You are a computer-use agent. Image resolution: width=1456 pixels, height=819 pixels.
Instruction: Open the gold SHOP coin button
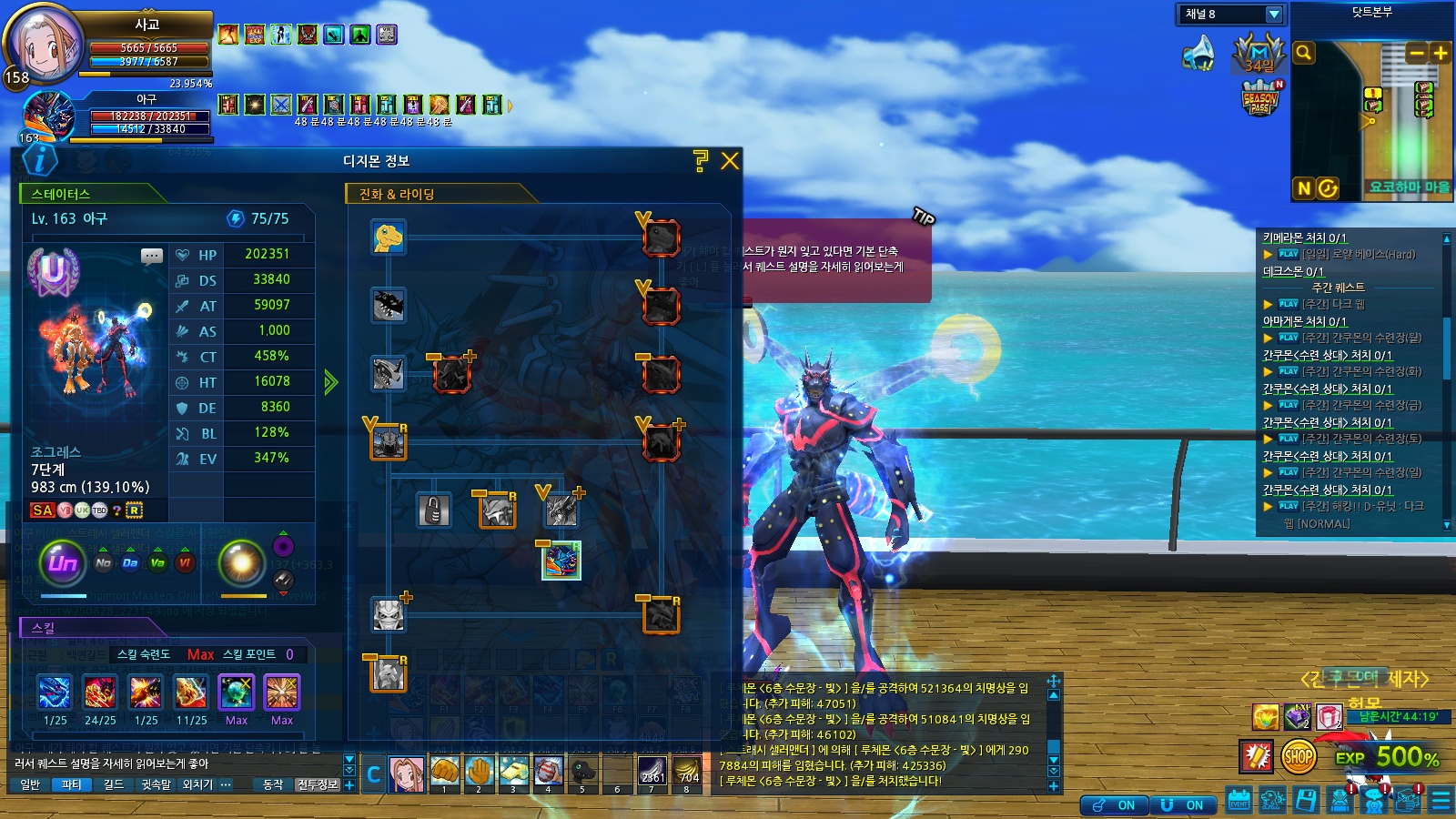pyautogui.click(x=1299, y=756)
